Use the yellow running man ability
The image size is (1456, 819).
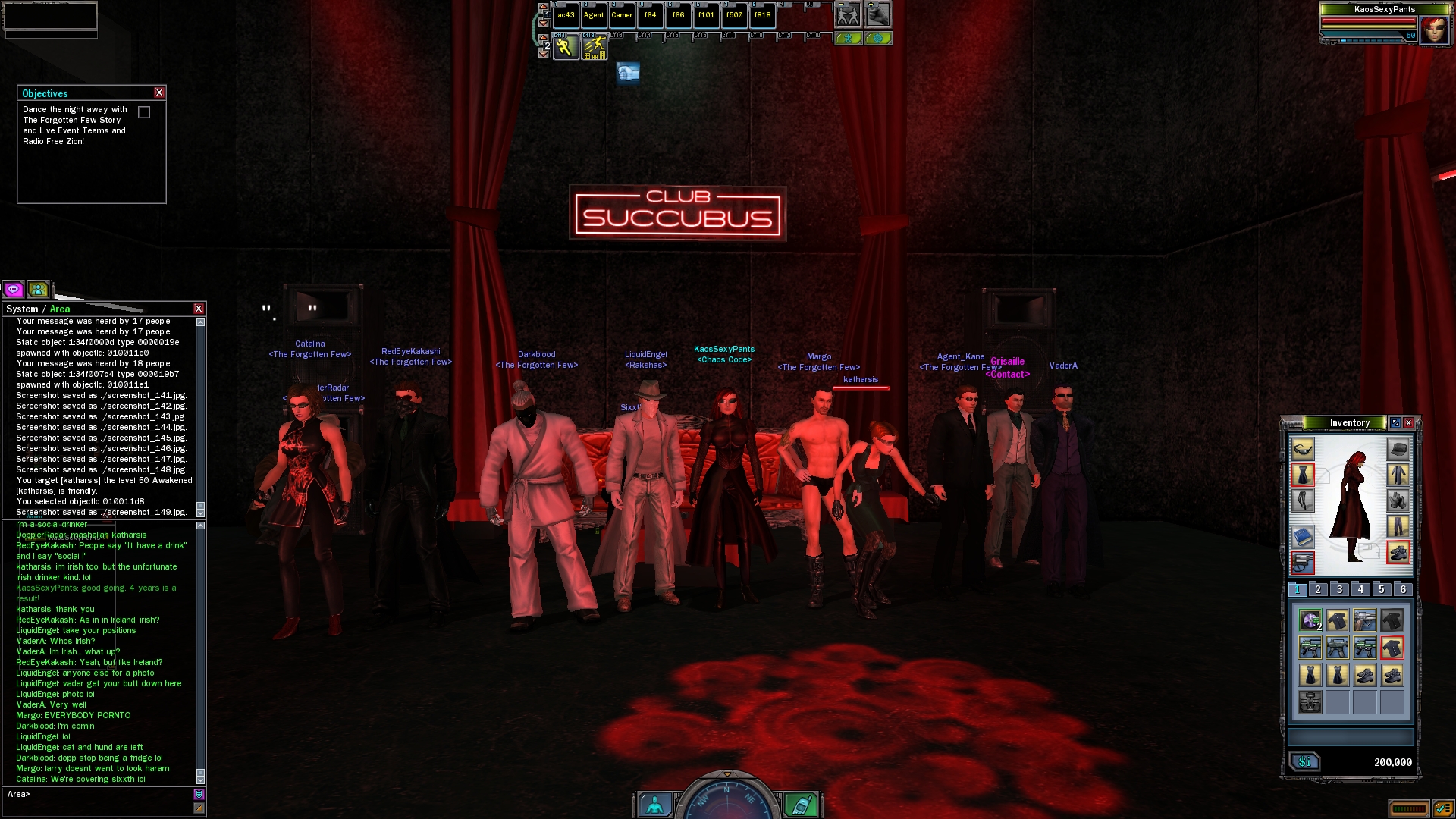click(x=565, y=47)
